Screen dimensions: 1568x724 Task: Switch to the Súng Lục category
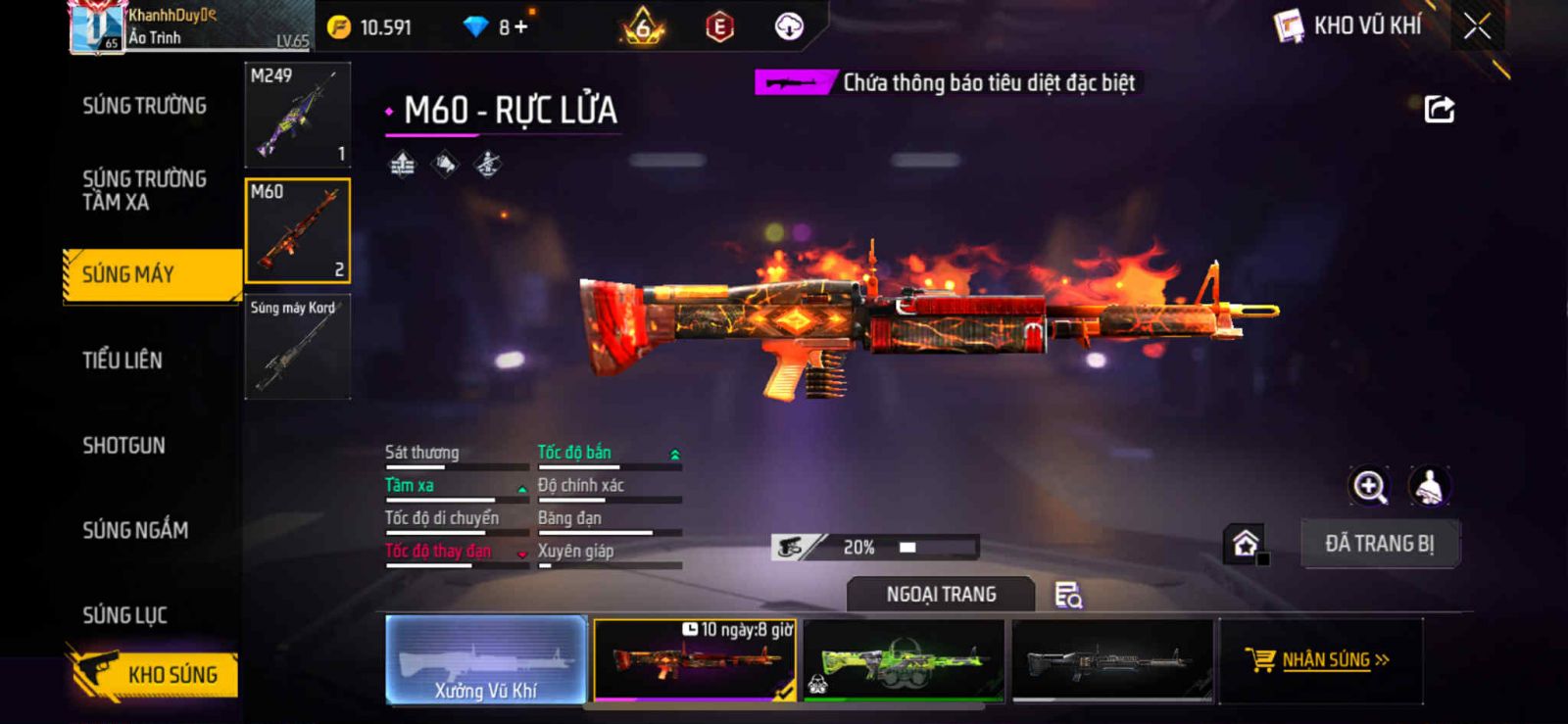point(124,615)
